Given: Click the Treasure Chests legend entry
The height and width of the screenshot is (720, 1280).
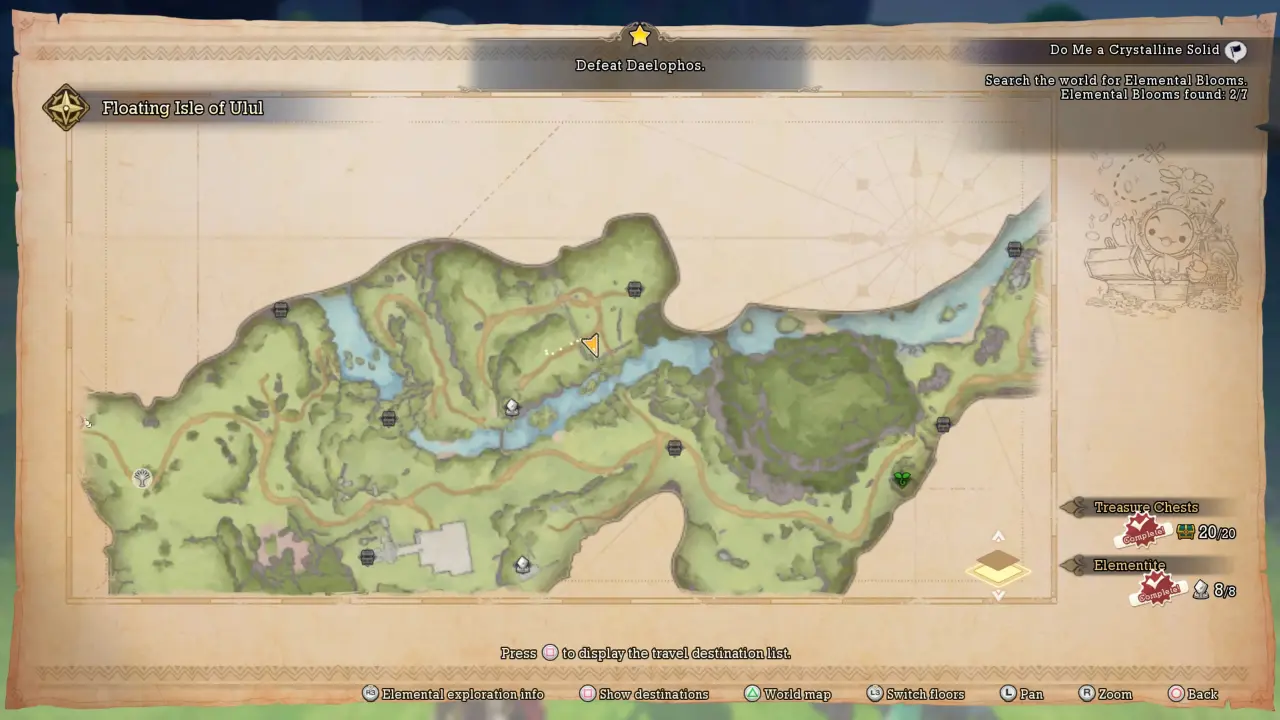Looking at the screenshot, I should pyautogui.click(x=1146, y=508).
